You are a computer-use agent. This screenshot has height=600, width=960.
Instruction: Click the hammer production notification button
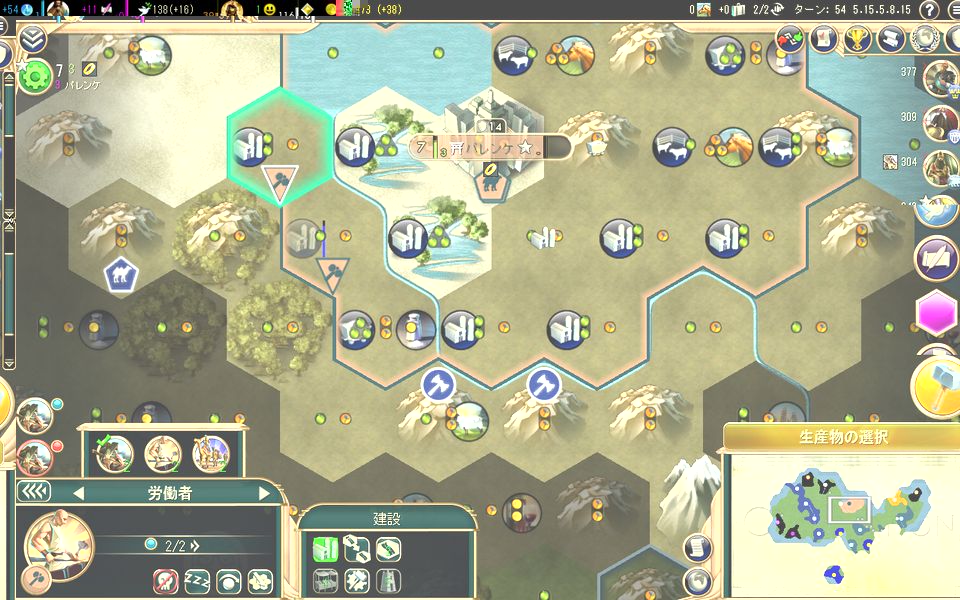click(x=936, y=385)
